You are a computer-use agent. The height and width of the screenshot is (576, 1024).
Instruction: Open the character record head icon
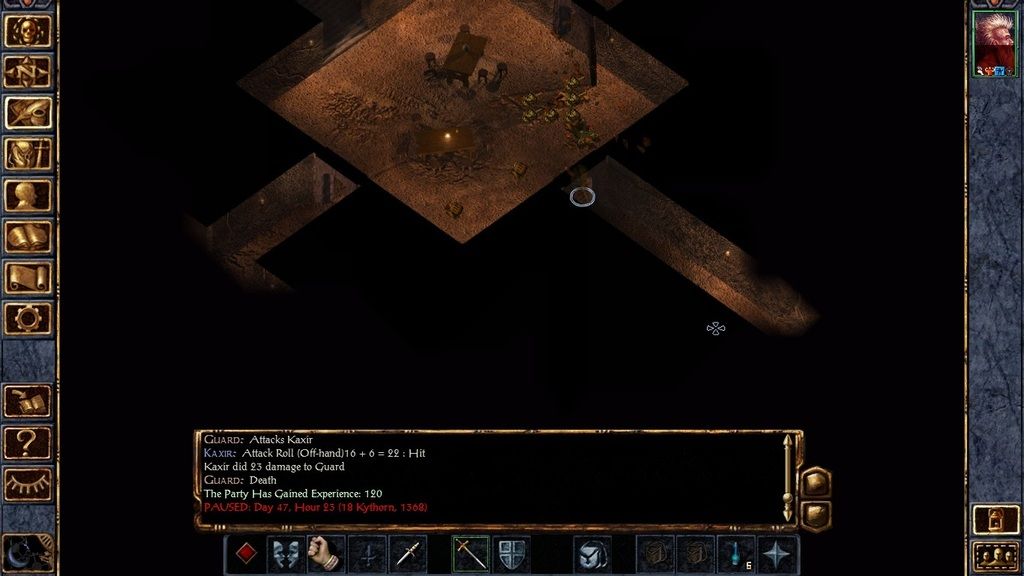(x=28, y=194)
